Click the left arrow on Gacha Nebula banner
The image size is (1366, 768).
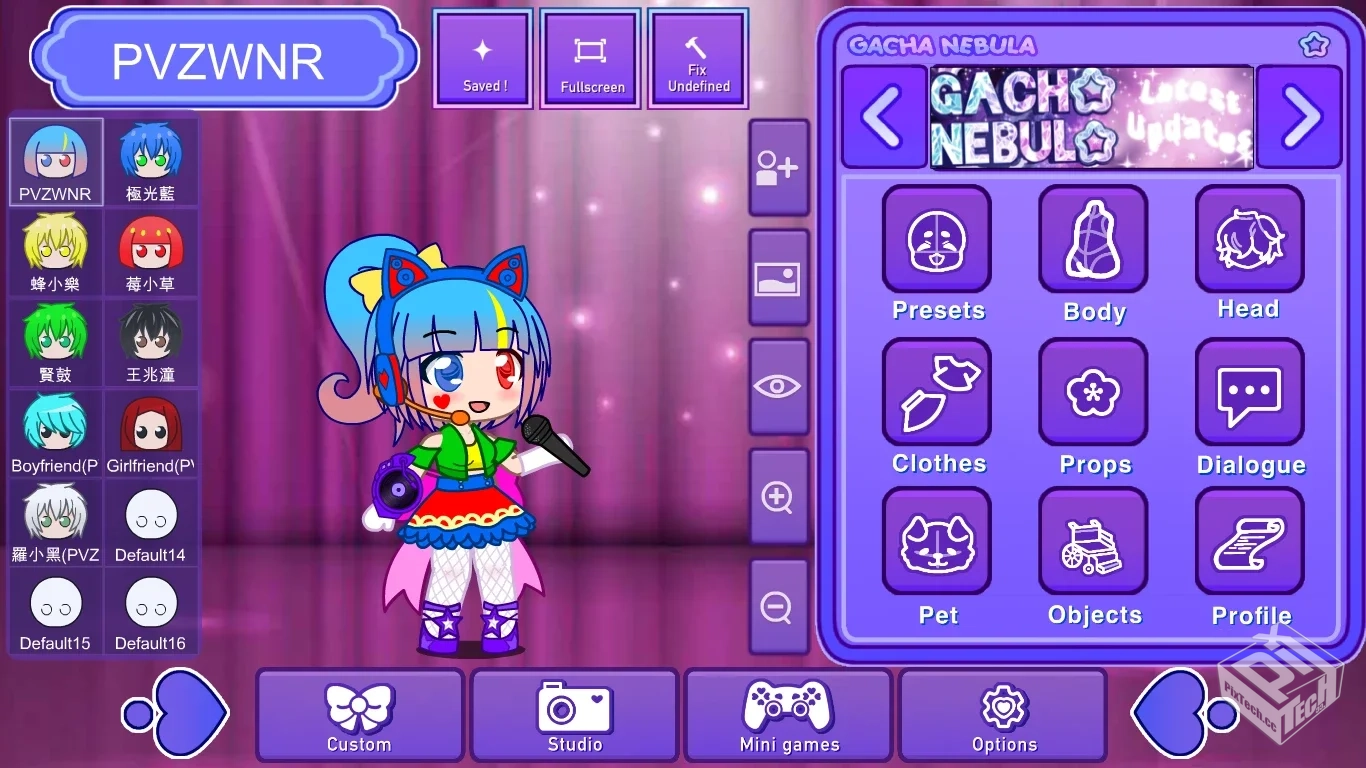pyautogui.click(x=884, y=117)
